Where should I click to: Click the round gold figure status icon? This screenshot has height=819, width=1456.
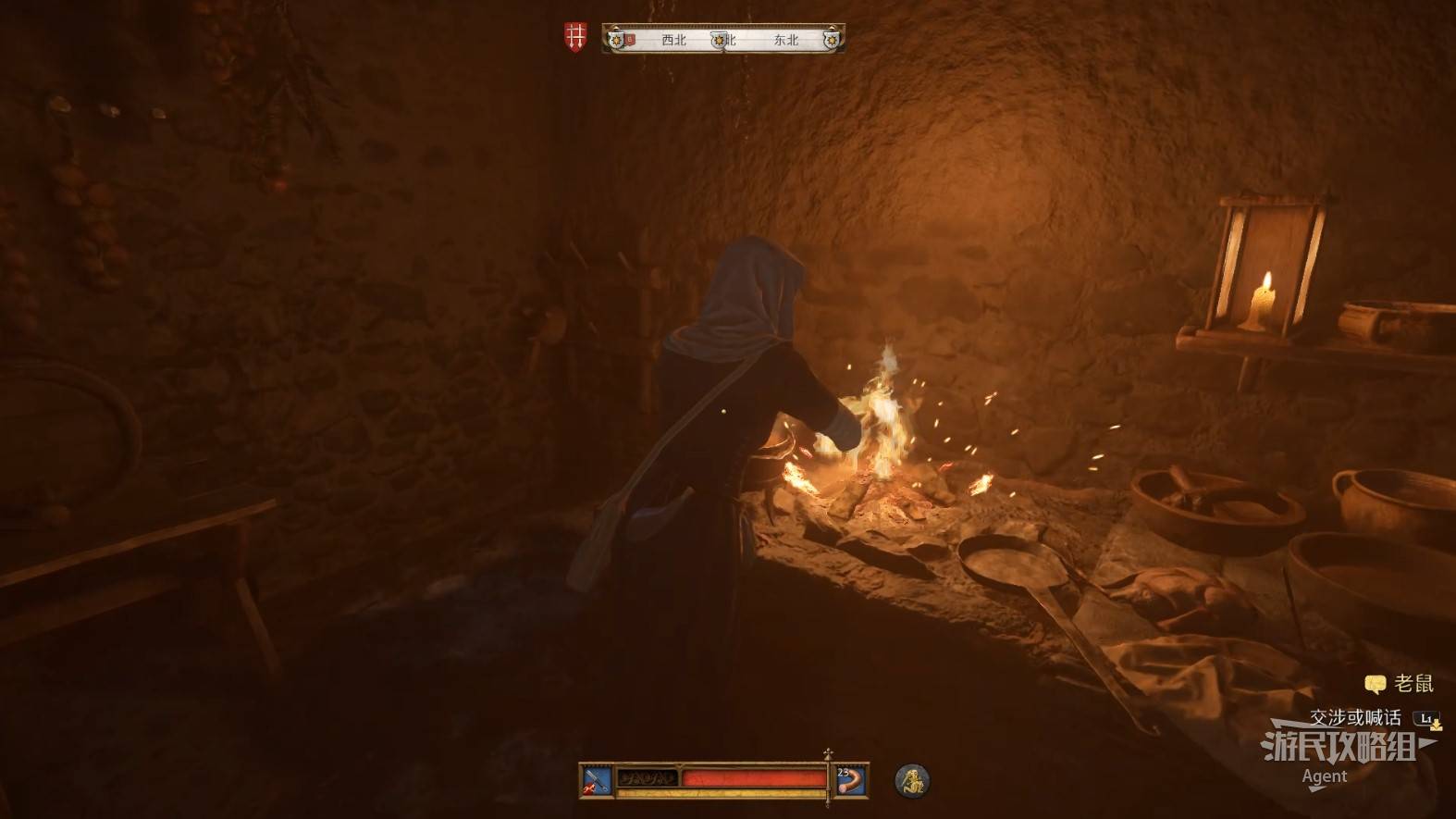click(x=912, y=780)
